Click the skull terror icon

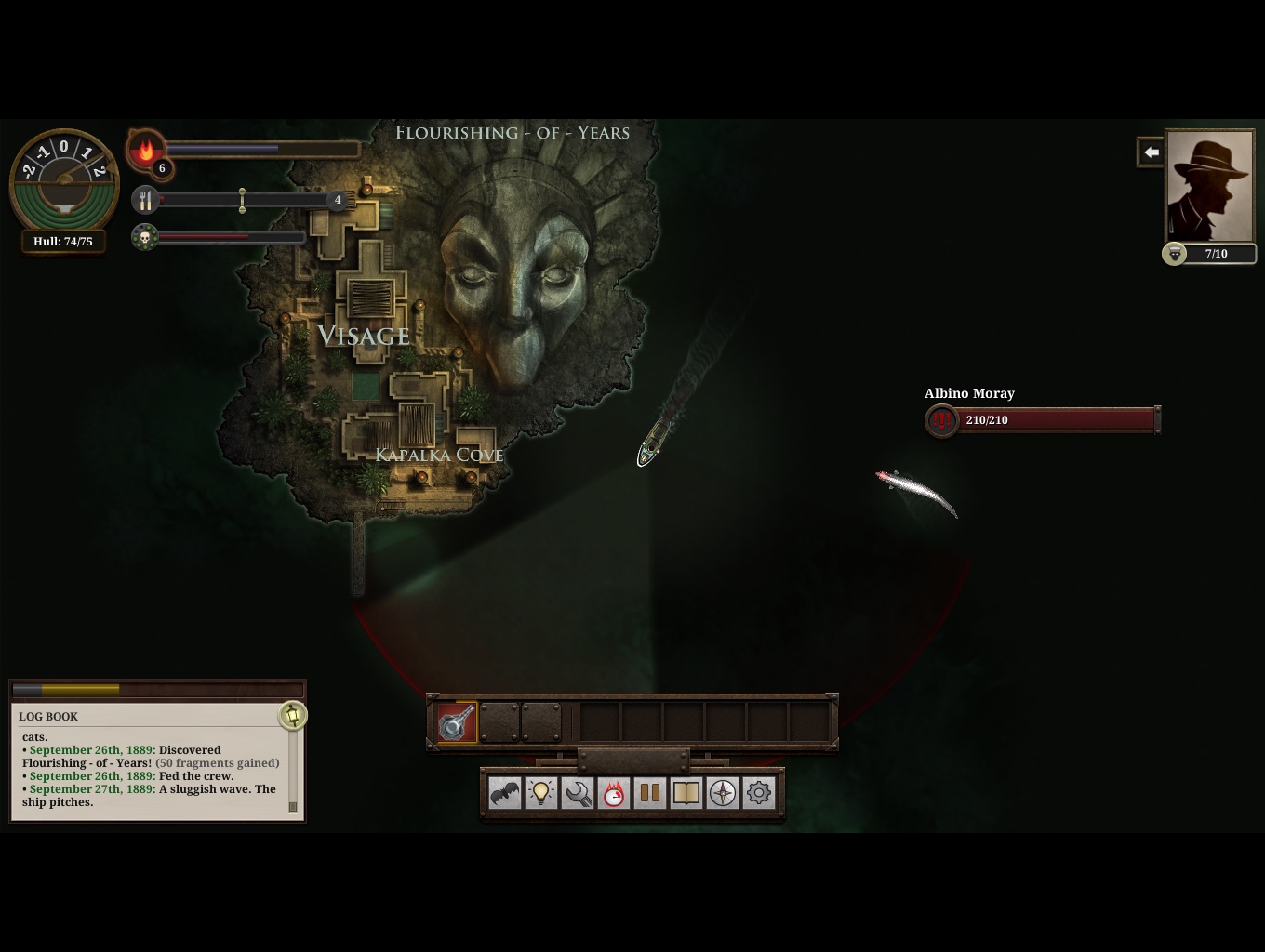[x=144, y=238]
